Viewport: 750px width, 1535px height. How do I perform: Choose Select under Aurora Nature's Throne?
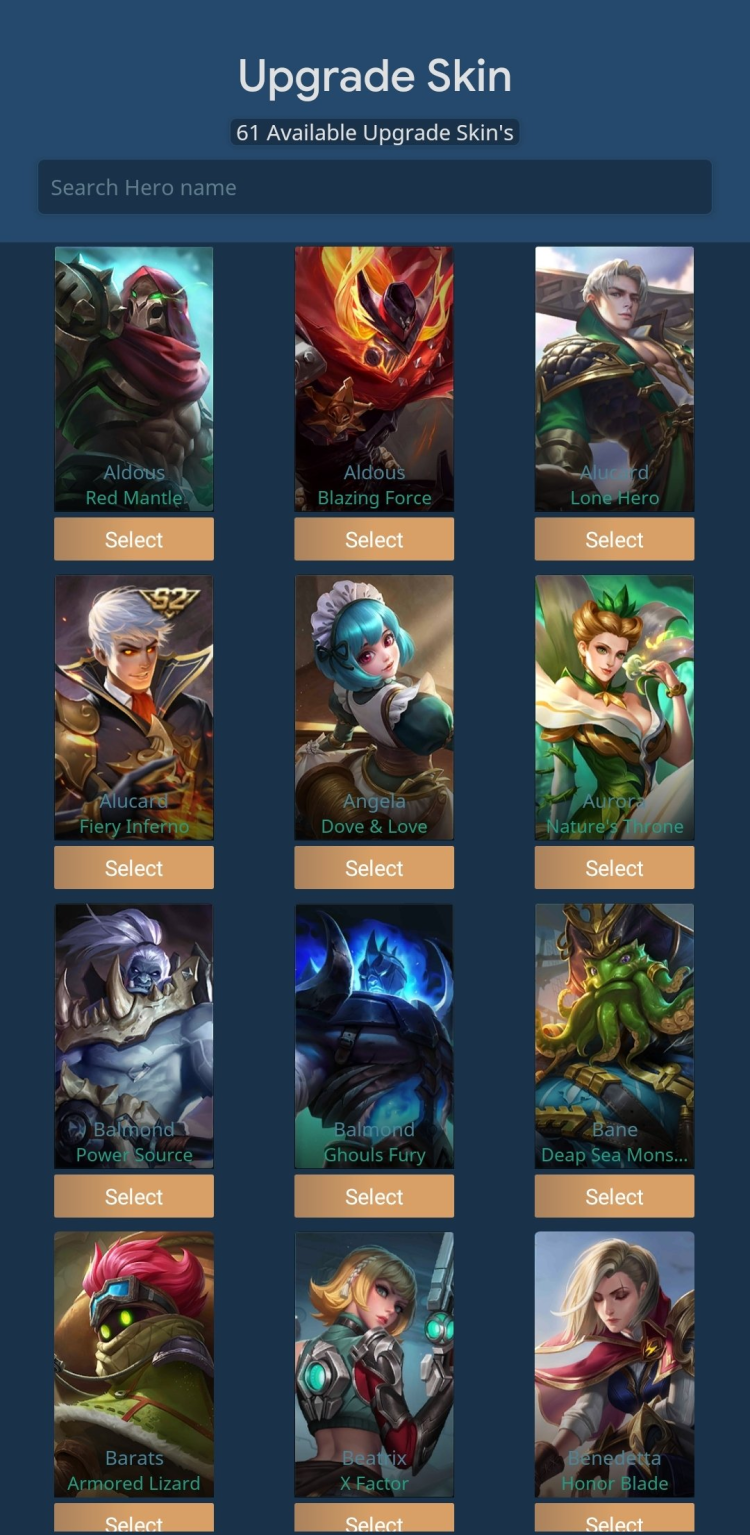[x=614, y=868]
